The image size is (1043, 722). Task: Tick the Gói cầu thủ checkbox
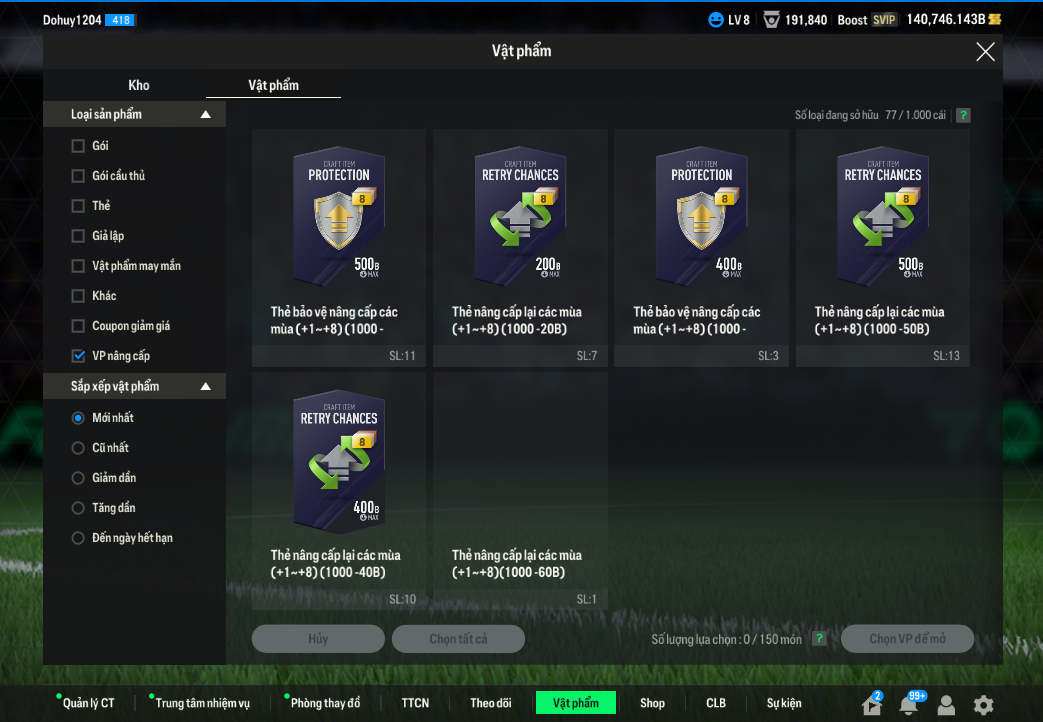[x=79, y=176]
